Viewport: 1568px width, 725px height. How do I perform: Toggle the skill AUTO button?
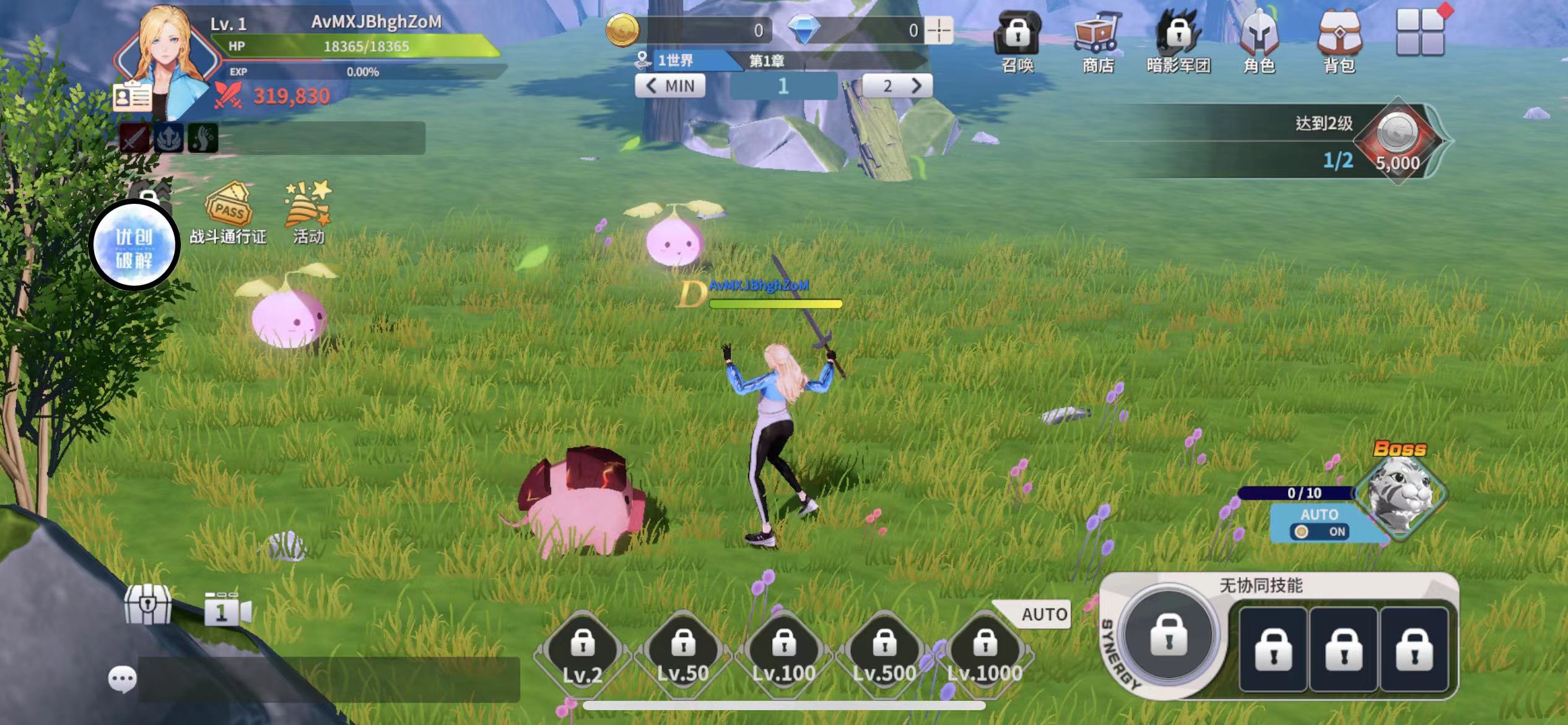point(1044,614)
